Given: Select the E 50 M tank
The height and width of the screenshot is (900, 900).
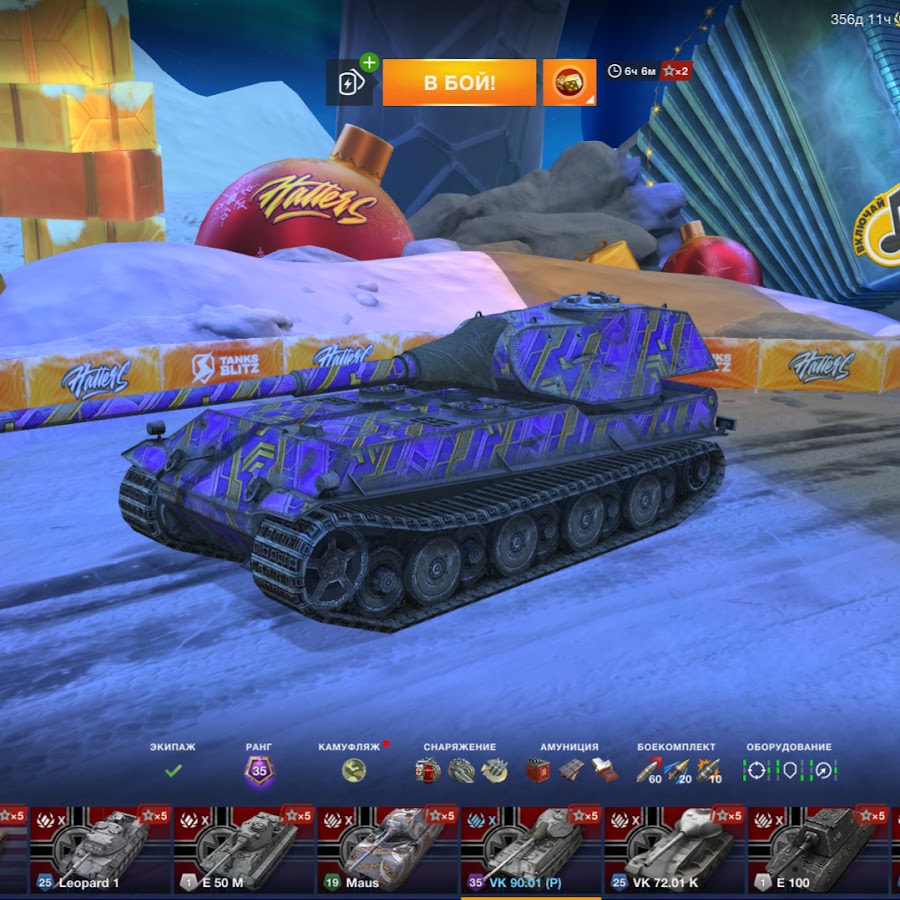Looking at the screenshot, I should click(244, 850).
